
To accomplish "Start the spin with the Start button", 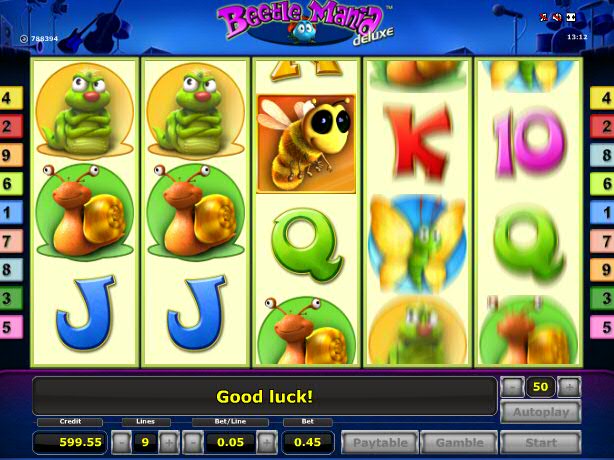I will 540,442.
